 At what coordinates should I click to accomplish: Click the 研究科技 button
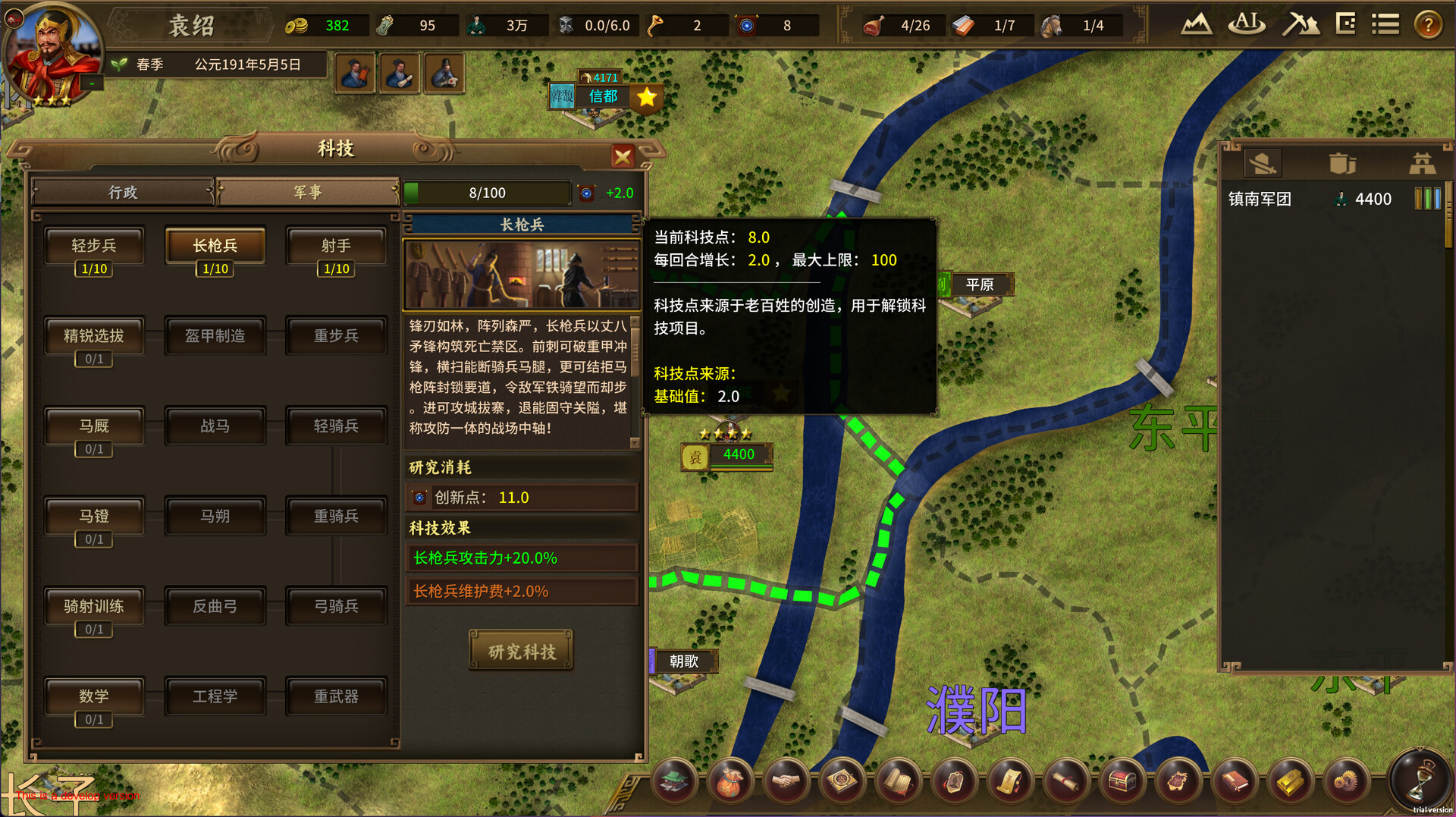pos(521,650)
